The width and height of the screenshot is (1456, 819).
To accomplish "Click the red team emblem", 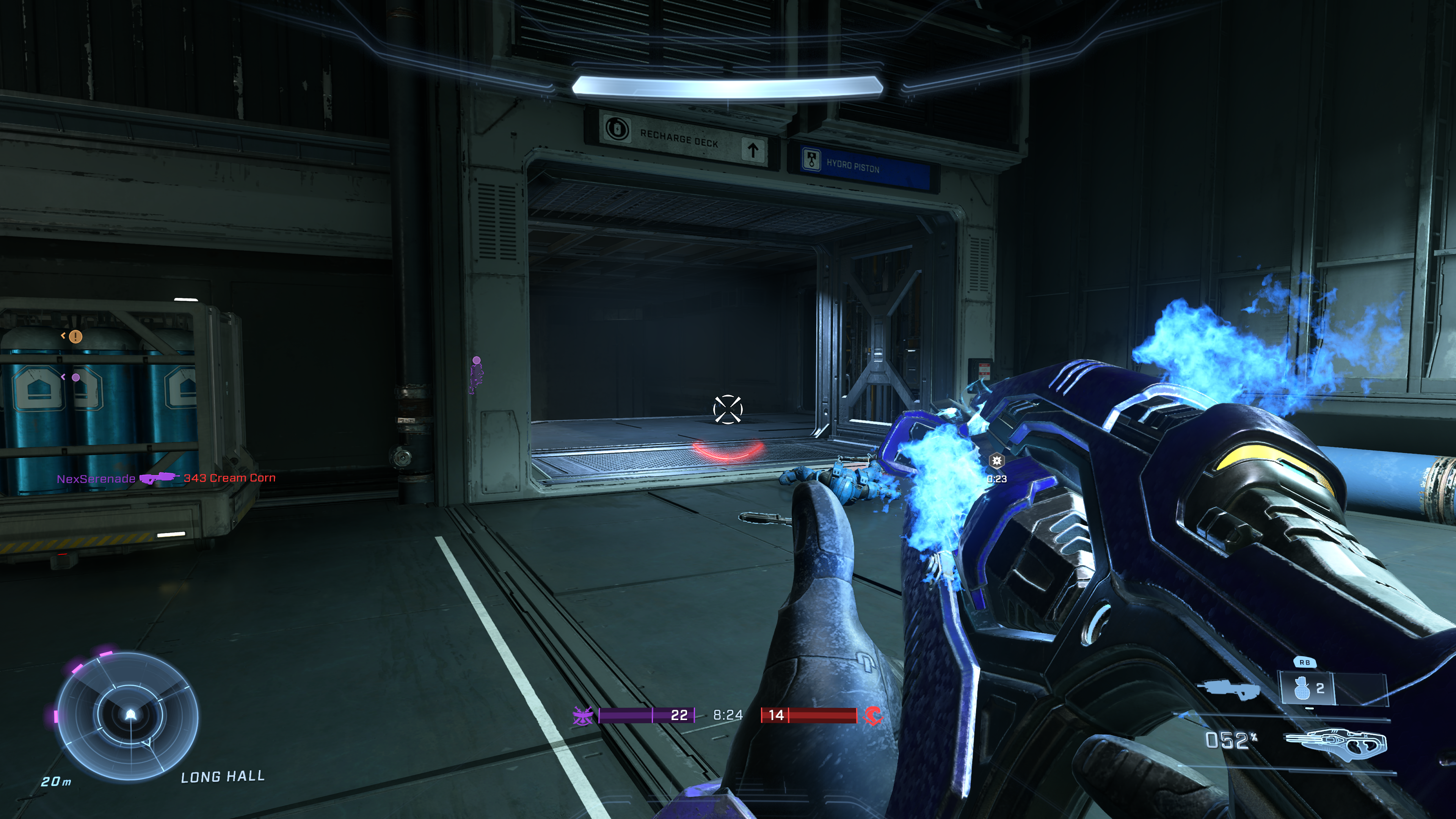I will tap(872, 715).
